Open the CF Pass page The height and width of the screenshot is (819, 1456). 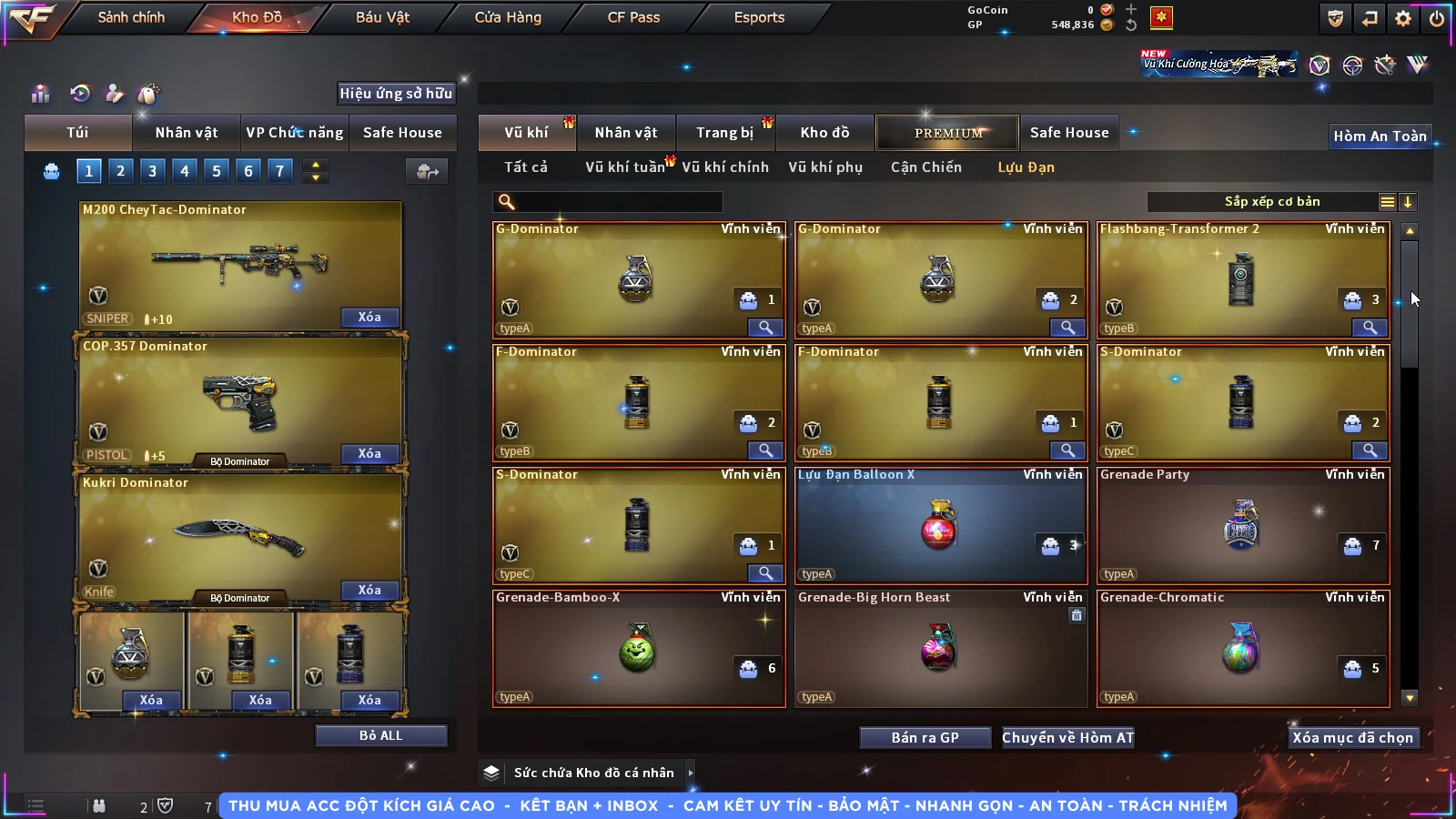point(633,17)
